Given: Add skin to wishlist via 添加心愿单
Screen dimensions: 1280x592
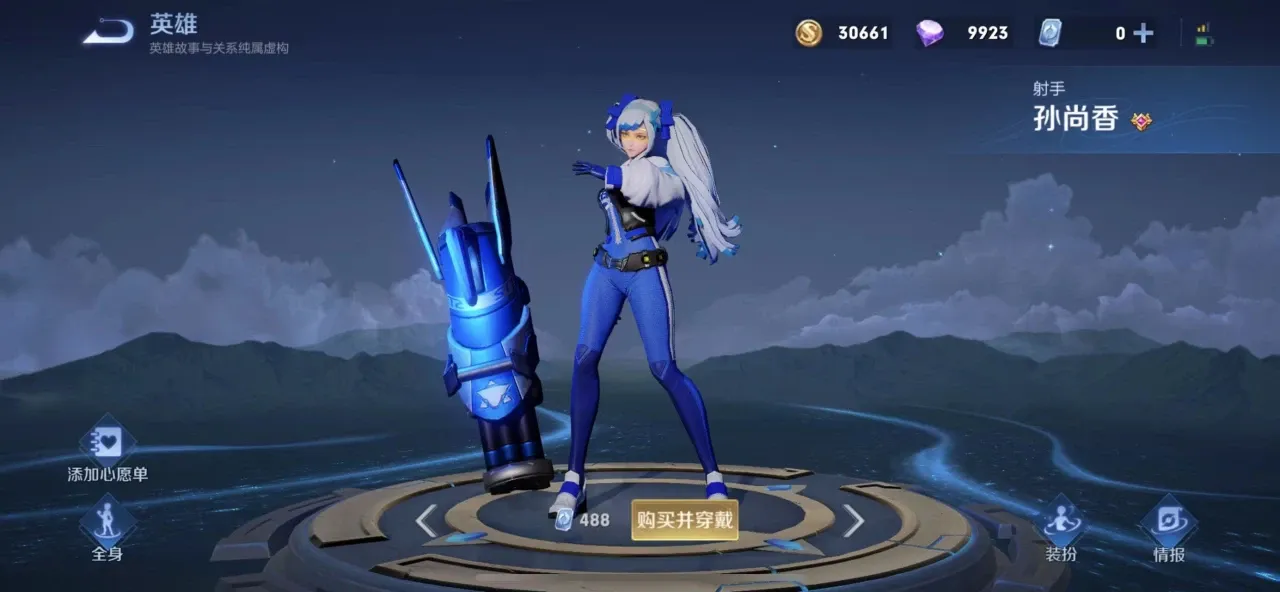Looking at the screenshot, I should pyautogui.click(x=107, y=452).
